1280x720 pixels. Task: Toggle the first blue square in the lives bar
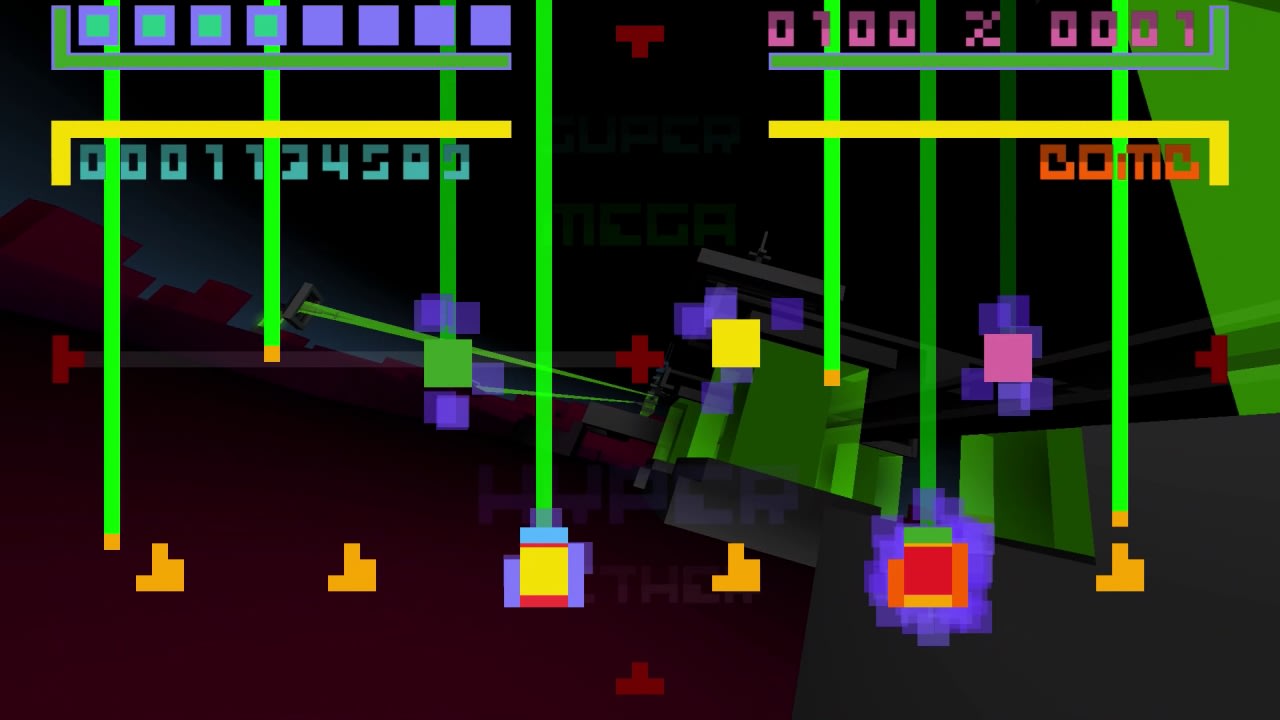pos(96,25)
